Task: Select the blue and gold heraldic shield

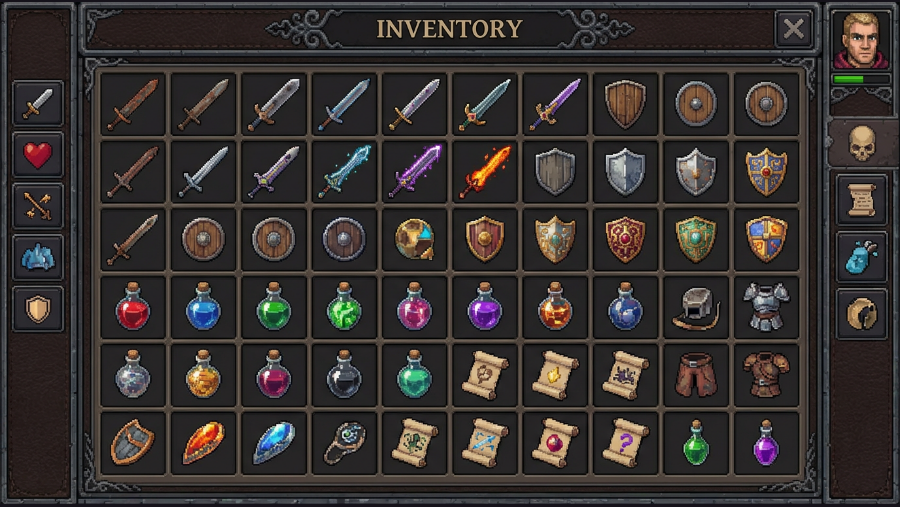Action: pyautogui.click(x=765, y=239)
